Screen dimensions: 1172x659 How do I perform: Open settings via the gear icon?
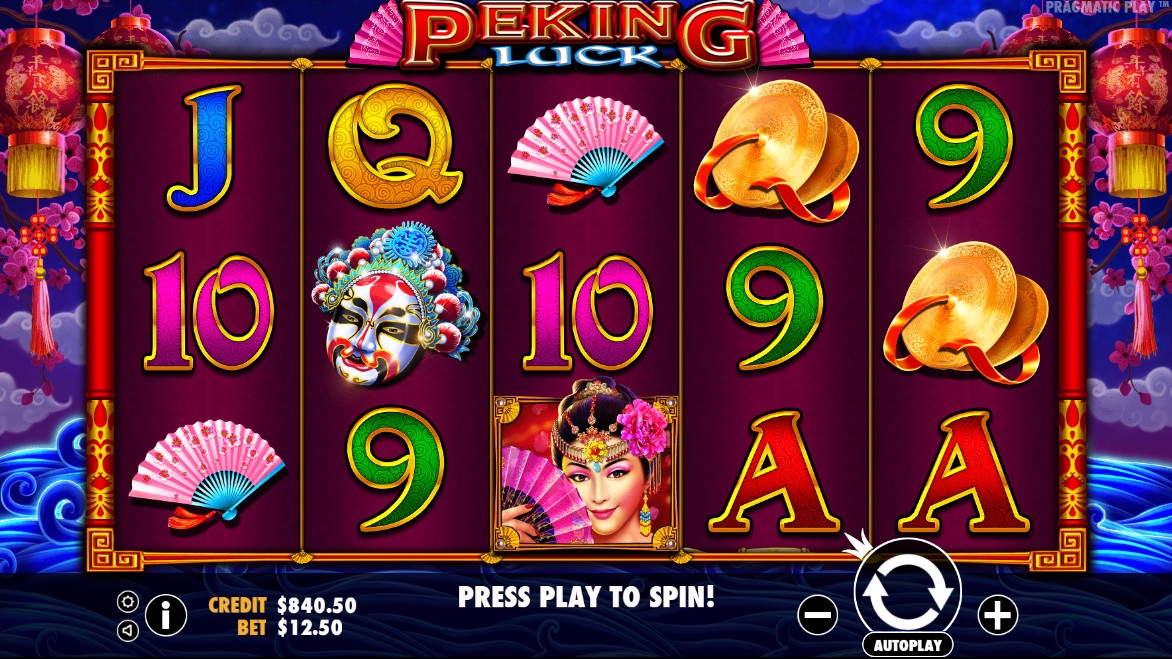[128, 601]
